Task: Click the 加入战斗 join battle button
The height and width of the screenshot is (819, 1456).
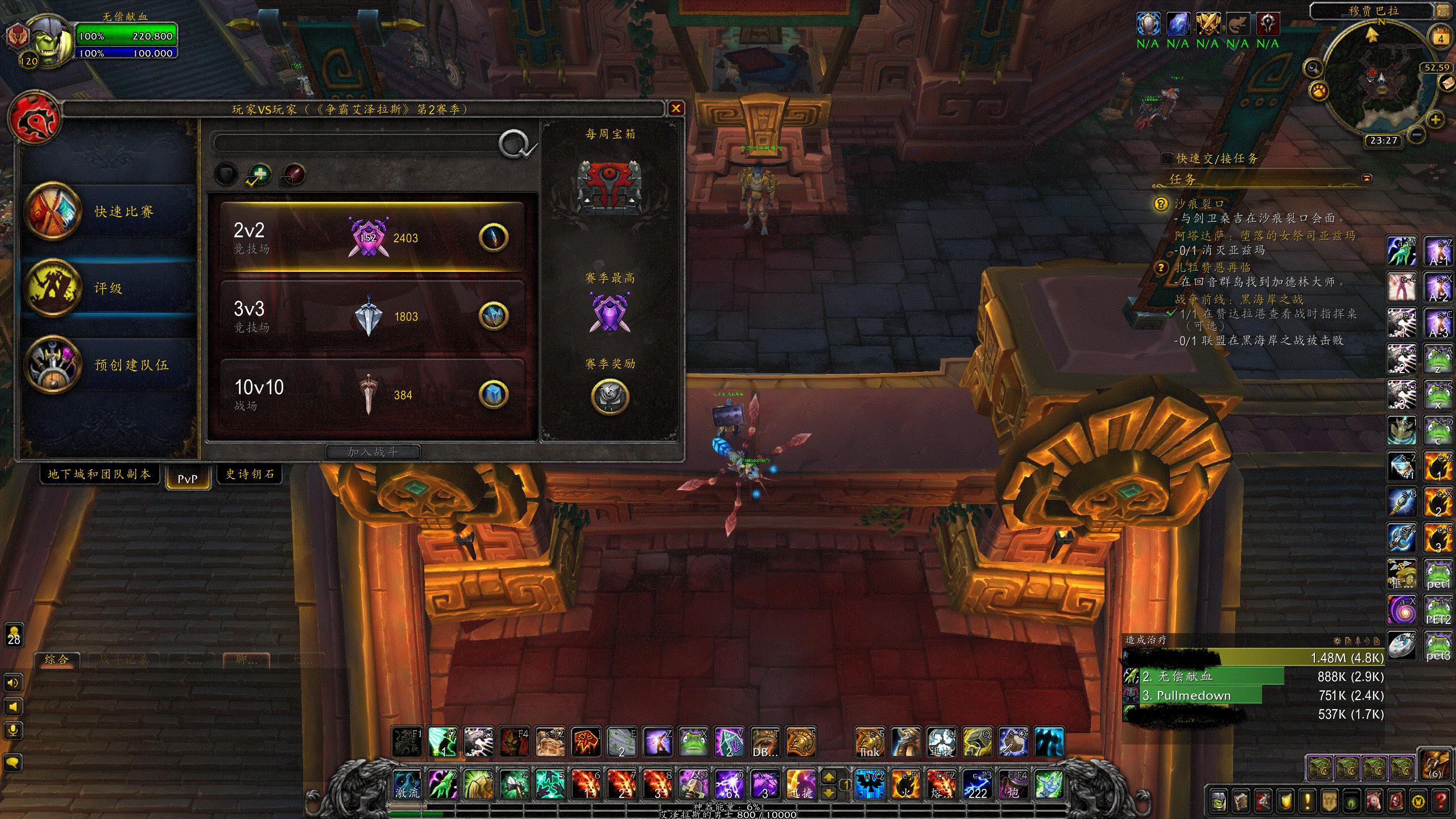Action: [373, 452]
